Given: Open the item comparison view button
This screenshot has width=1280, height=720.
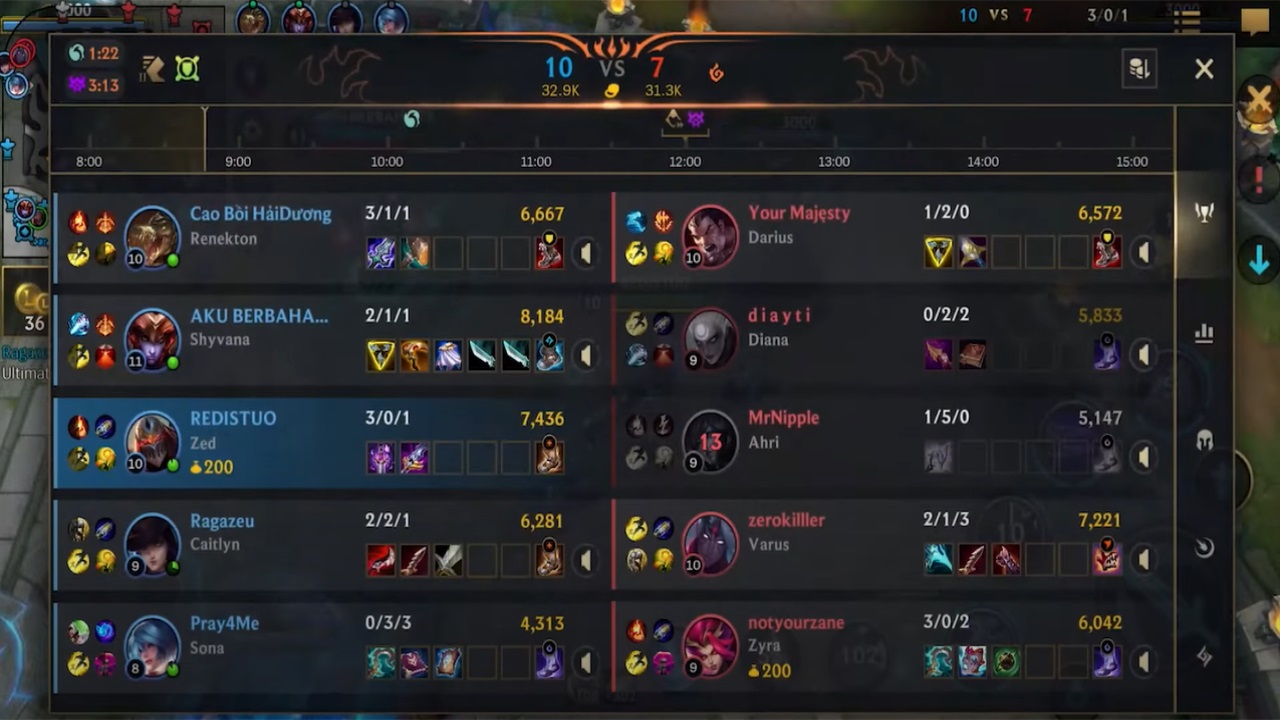Looking at the screenshot, I should click(x=1139, y=68).
